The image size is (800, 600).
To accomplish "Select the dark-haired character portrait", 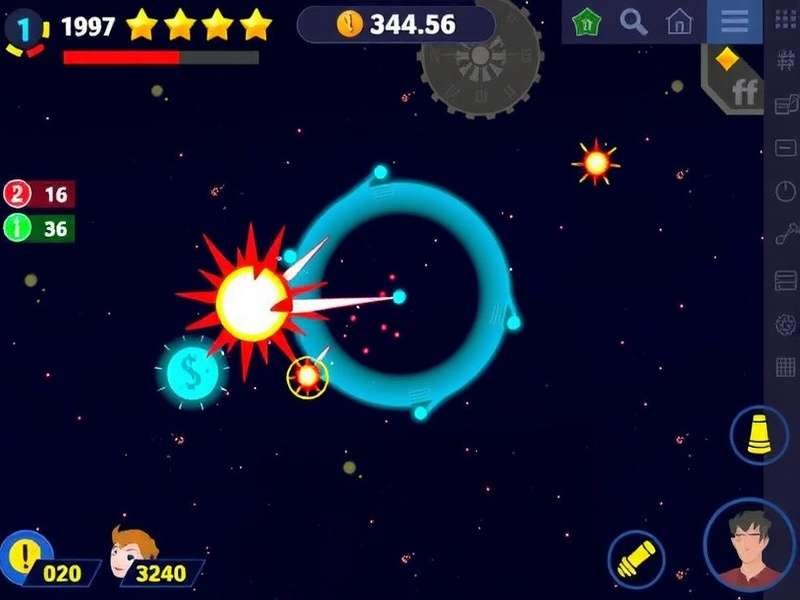I will (x=750, y=545).
